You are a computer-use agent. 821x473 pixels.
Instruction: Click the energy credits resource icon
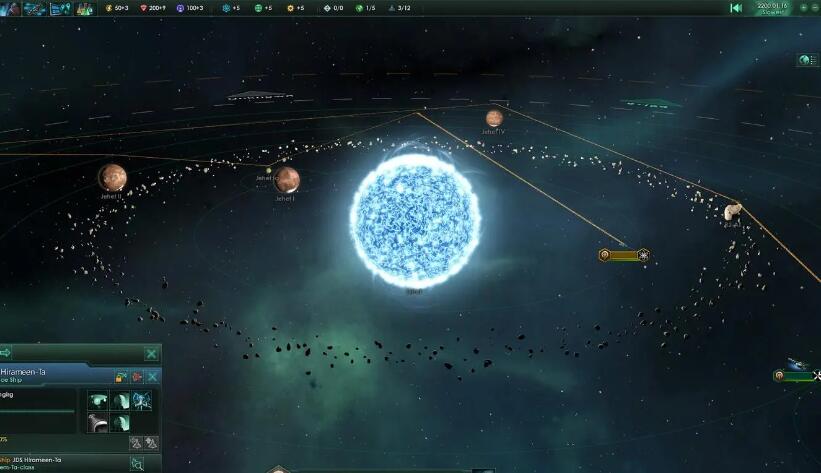(109, 8)
